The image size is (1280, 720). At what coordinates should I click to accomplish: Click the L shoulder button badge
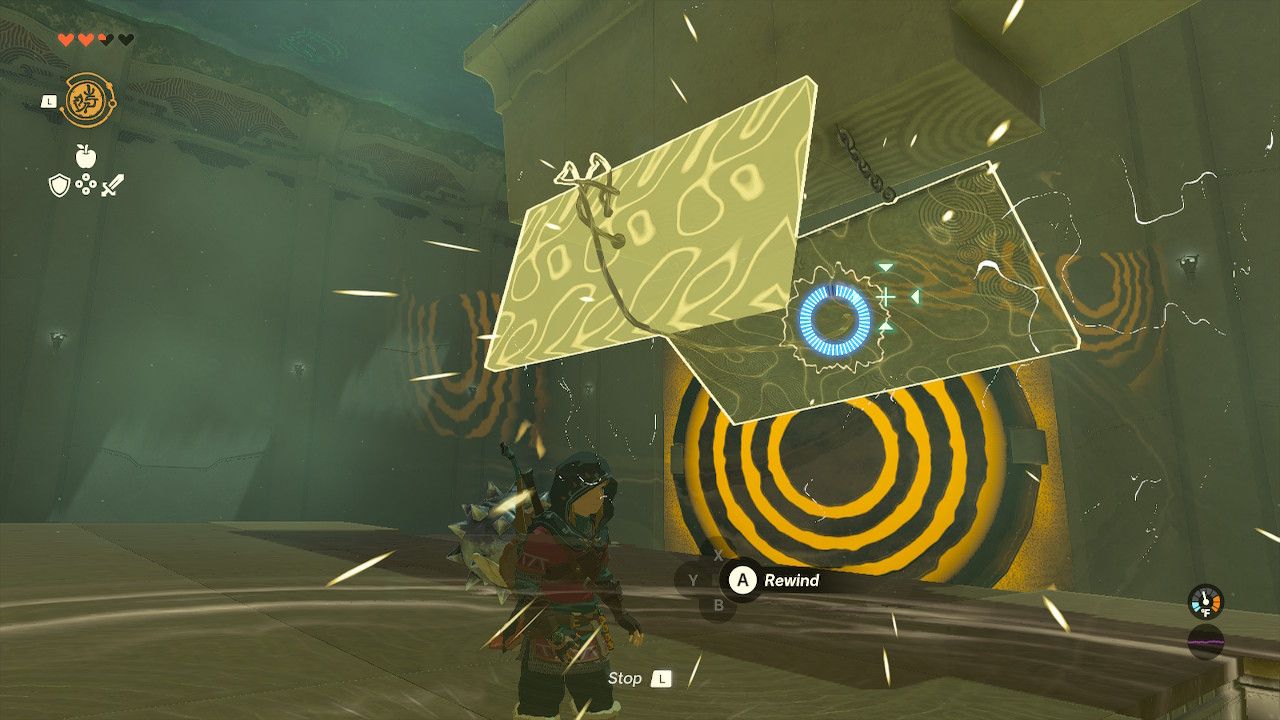49,102
